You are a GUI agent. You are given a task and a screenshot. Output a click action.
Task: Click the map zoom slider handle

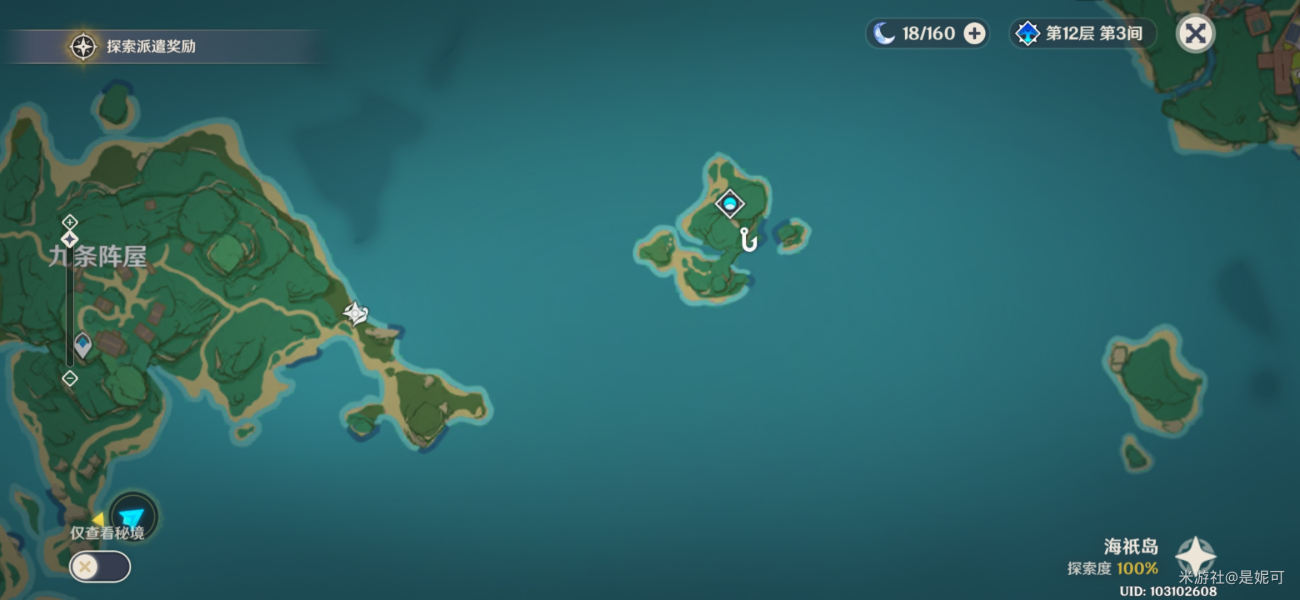tap(69, 240)
